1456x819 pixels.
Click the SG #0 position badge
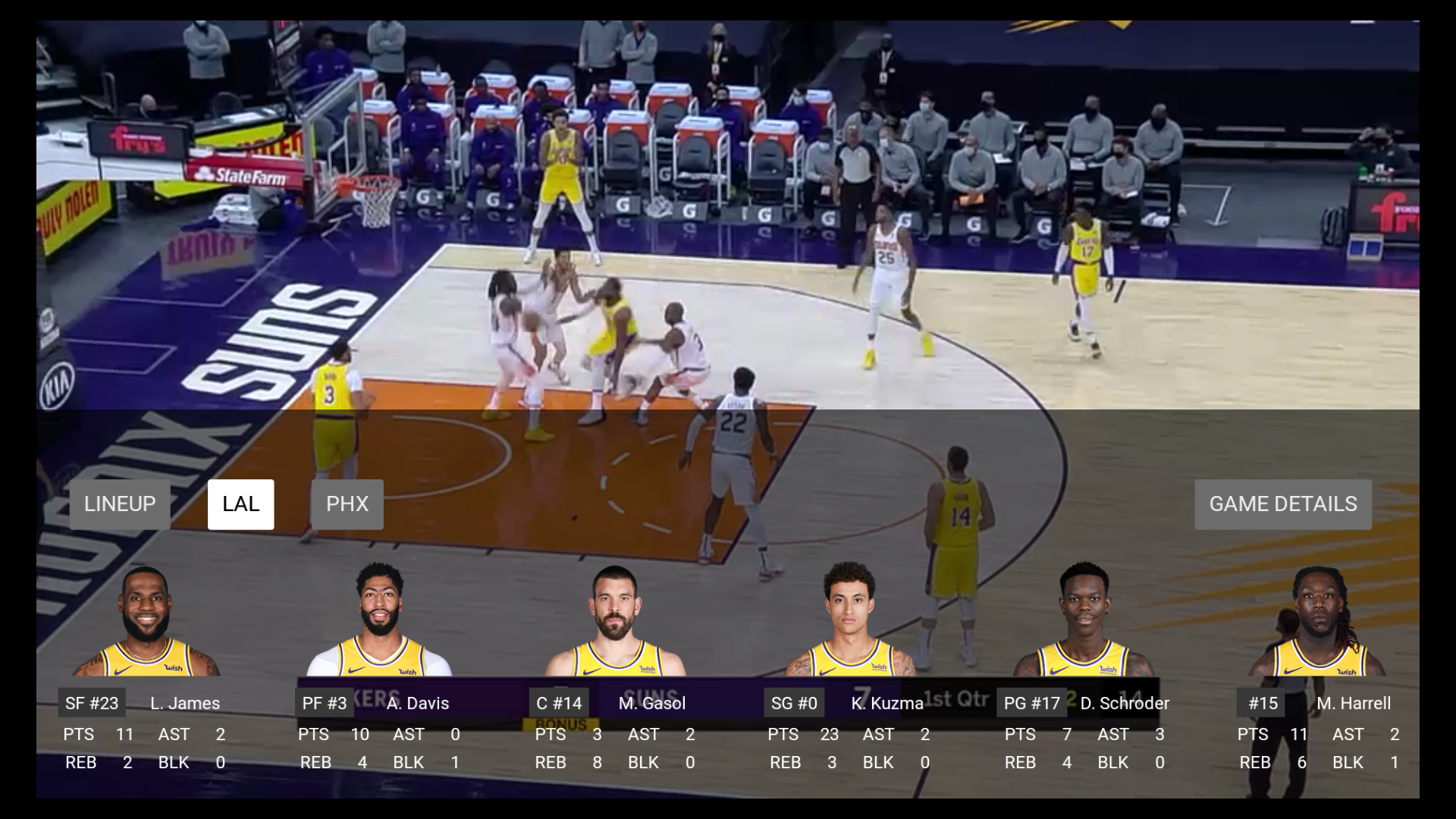tap(793, 703)
